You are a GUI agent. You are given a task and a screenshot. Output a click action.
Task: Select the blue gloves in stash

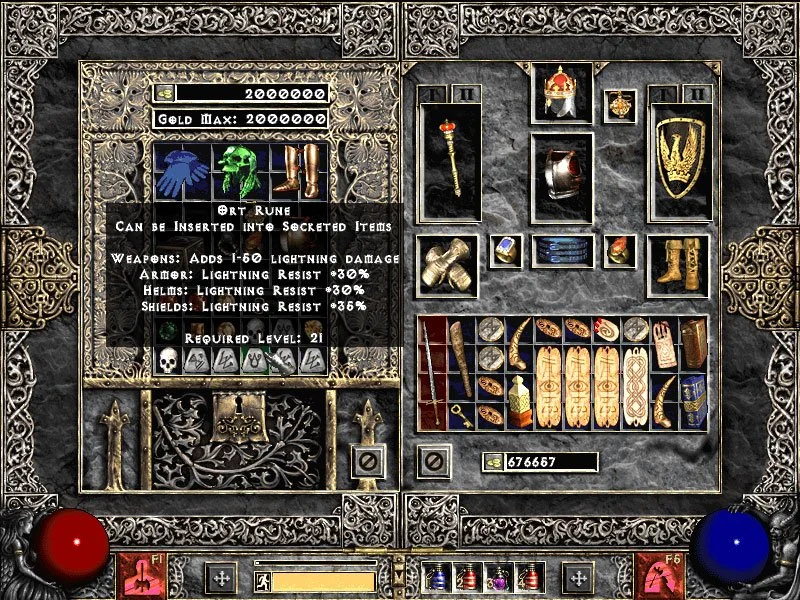(183, 169)
